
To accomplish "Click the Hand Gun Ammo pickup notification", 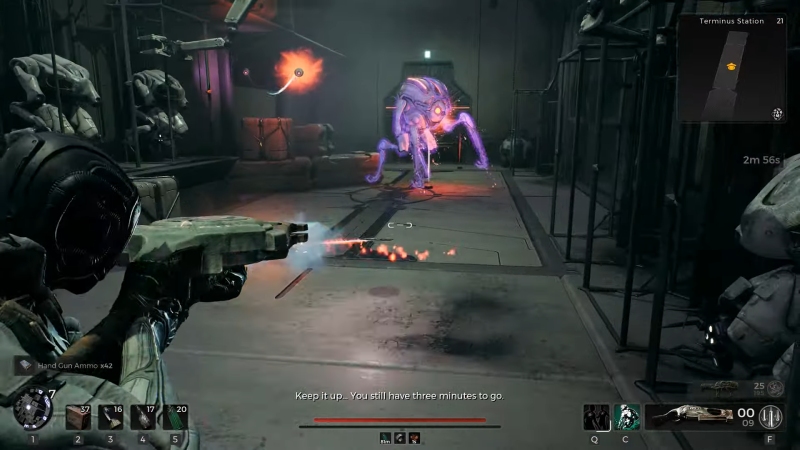I will tap(64, 366).
